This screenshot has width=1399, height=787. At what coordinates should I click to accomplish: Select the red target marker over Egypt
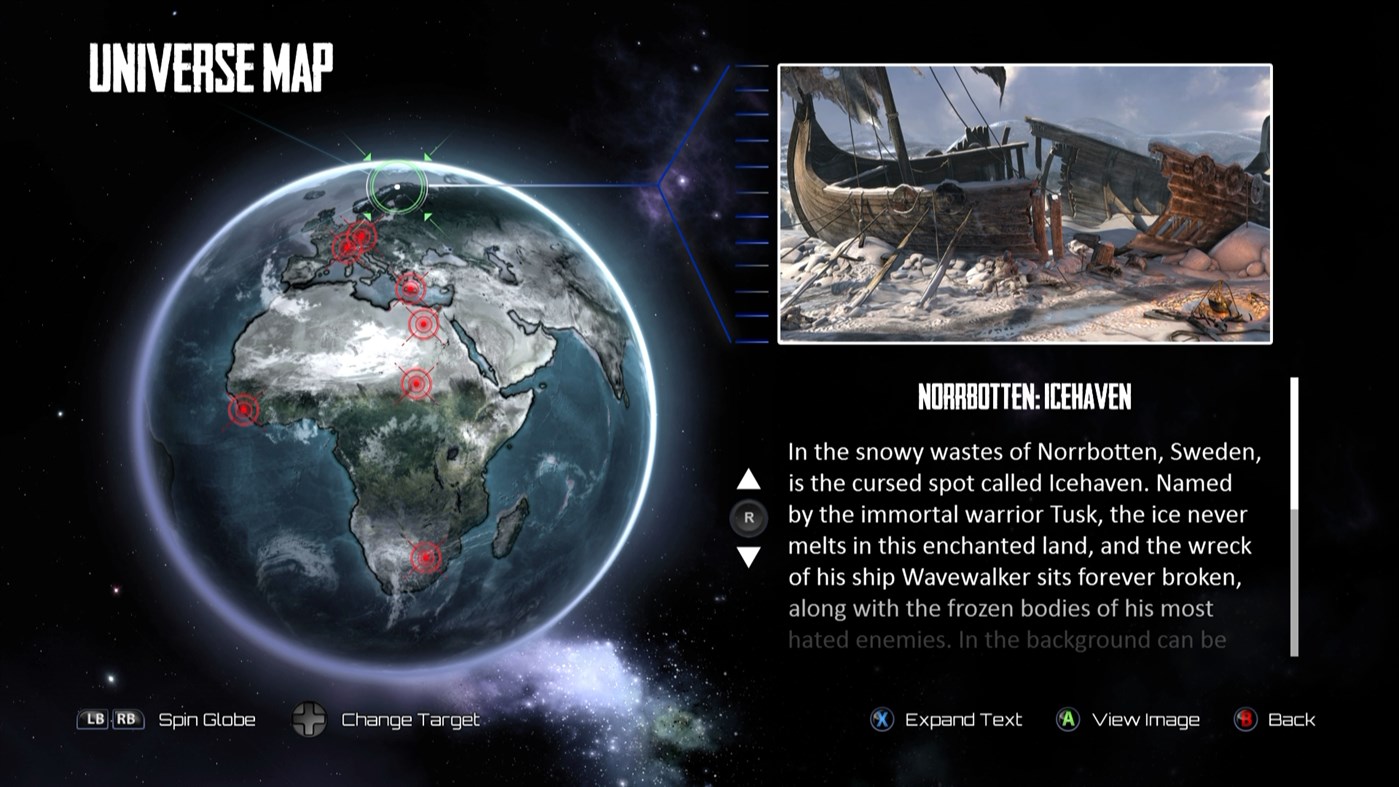[x=422, y=323]
